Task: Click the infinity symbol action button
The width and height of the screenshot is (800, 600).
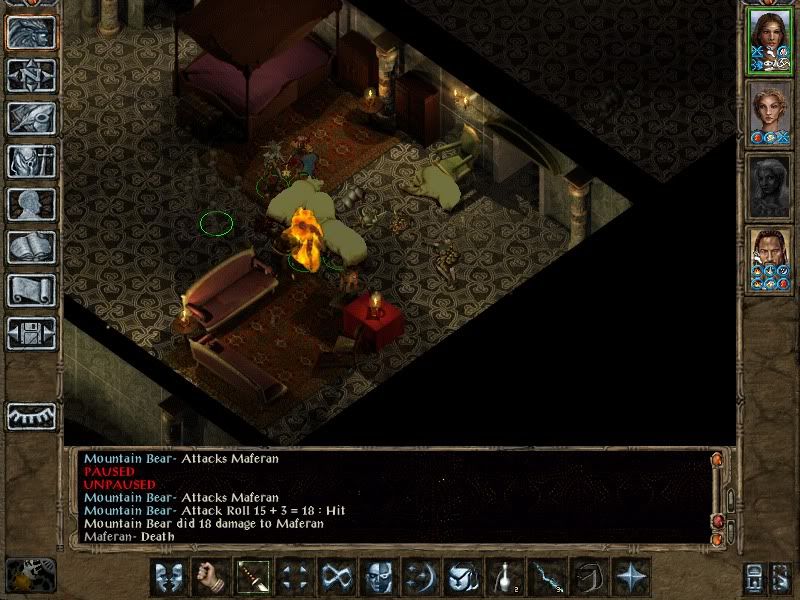Action: pos(335,576)
